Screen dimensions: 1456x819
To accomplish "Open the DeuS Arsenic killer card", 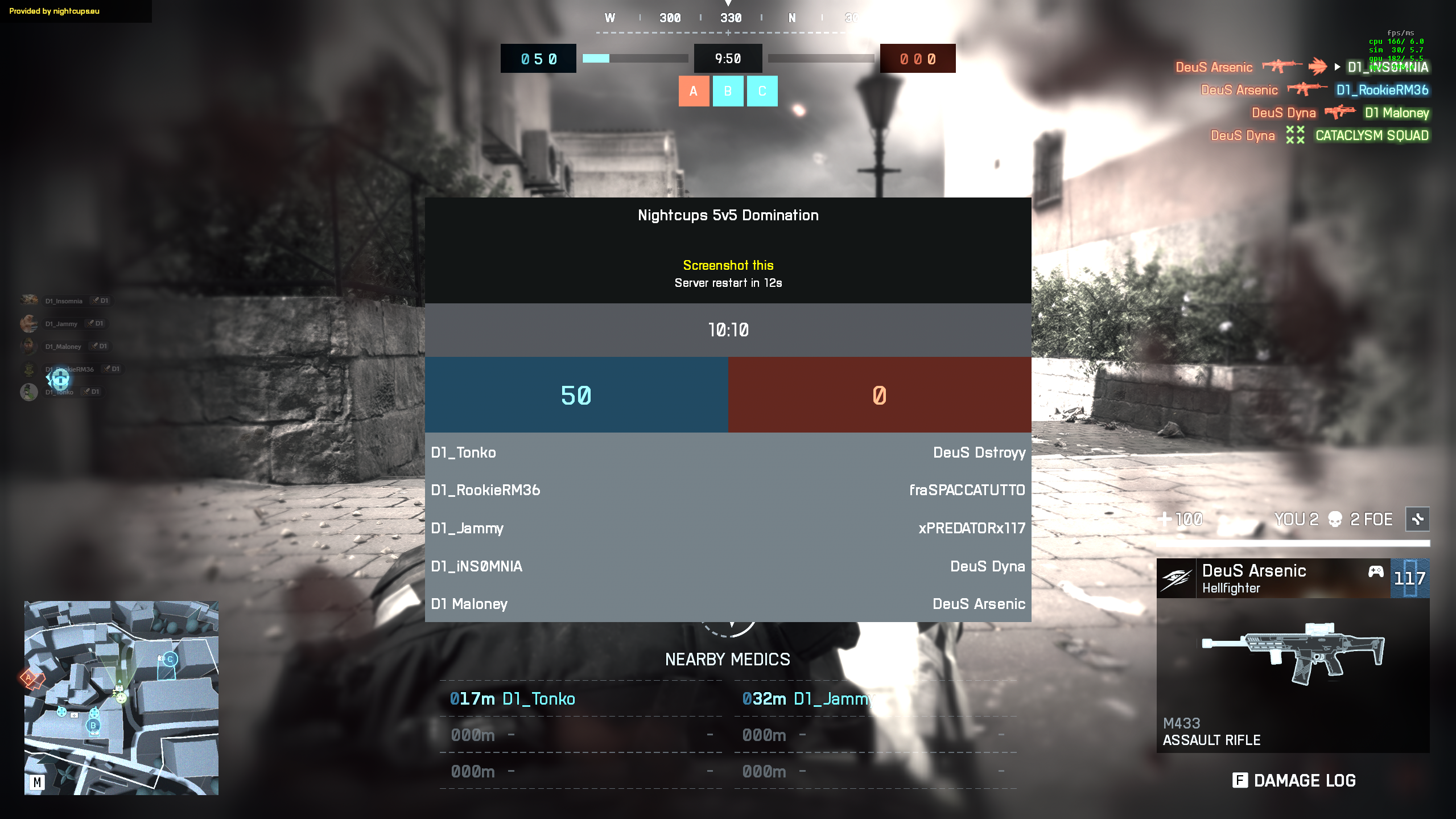I will (x=1273, y=578).
